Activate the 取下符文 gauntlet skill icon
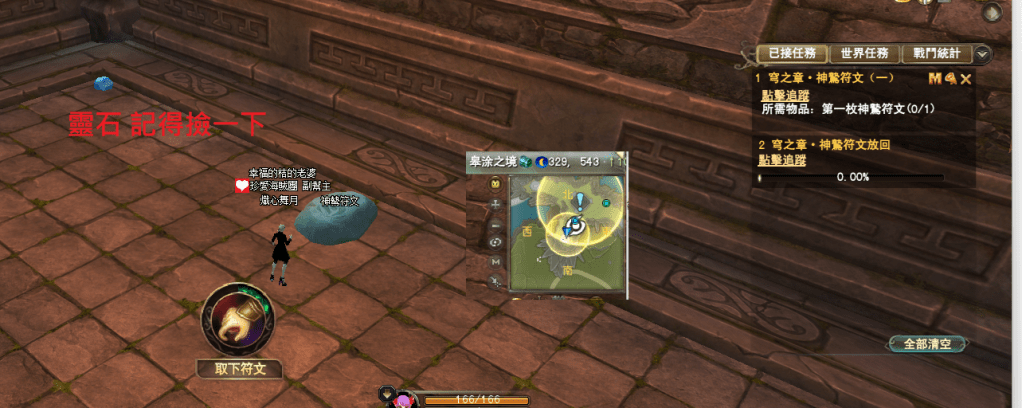This screenshot has width=1022, height=408. [x=237, y=322]
